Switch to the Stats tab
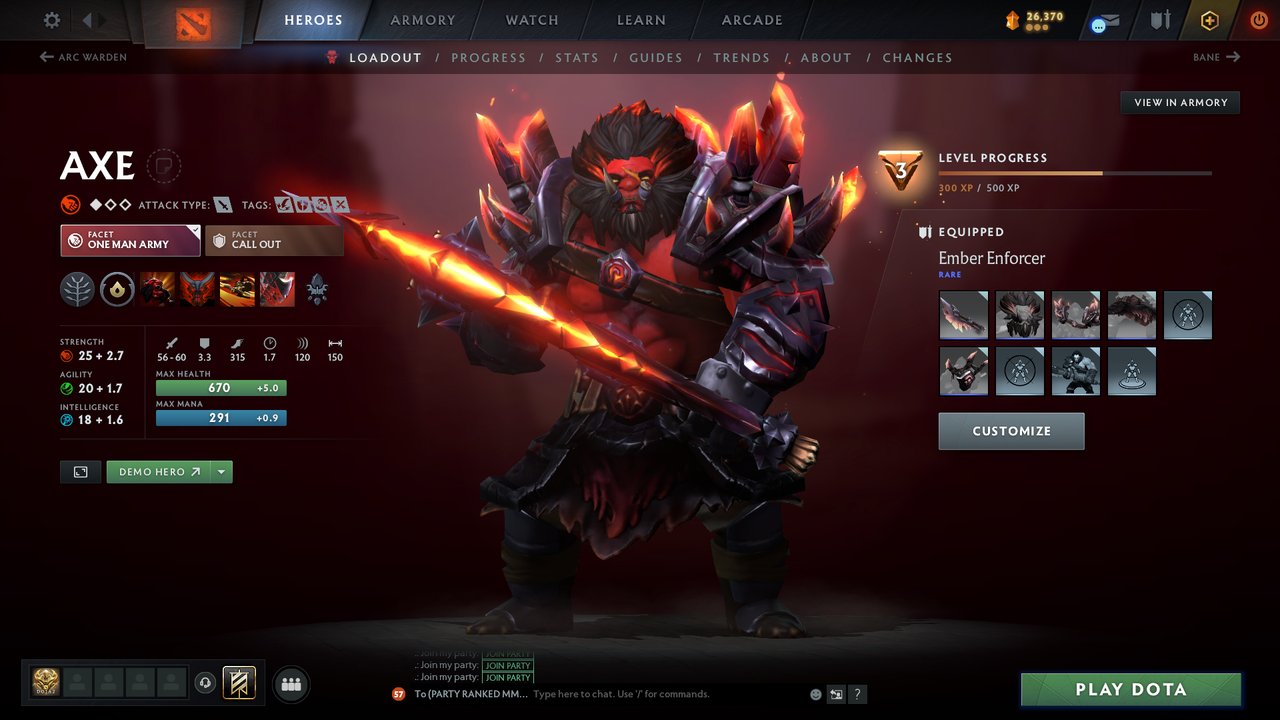 click(577, 57)
